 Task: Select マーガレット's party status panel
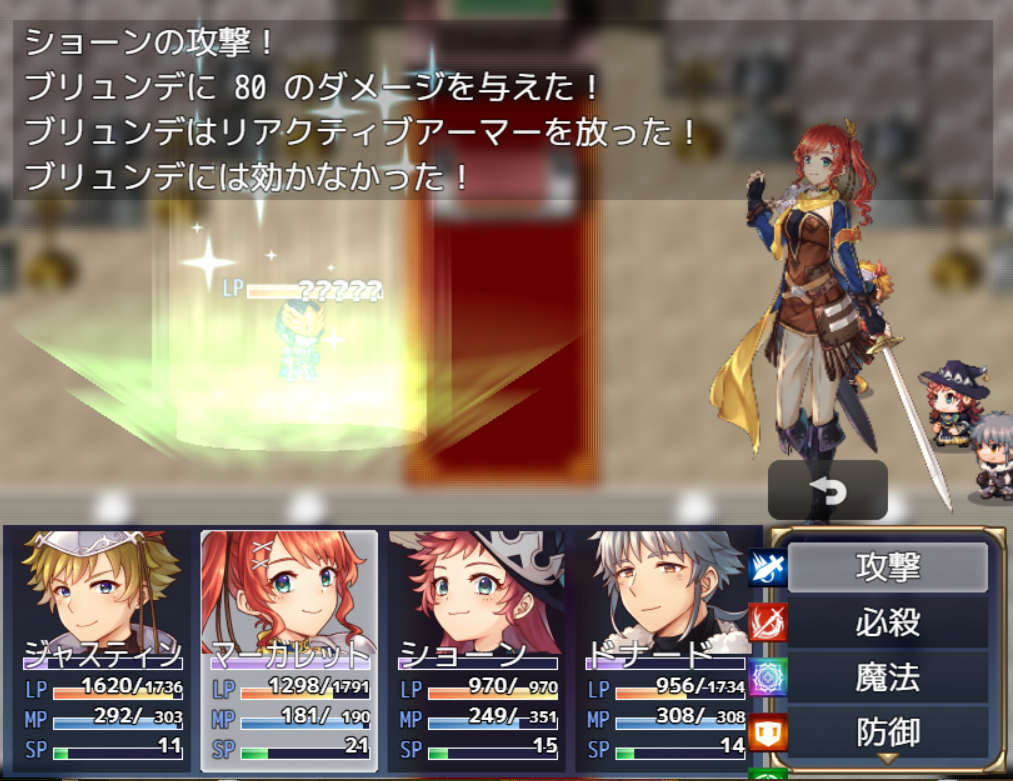(289, 650)
